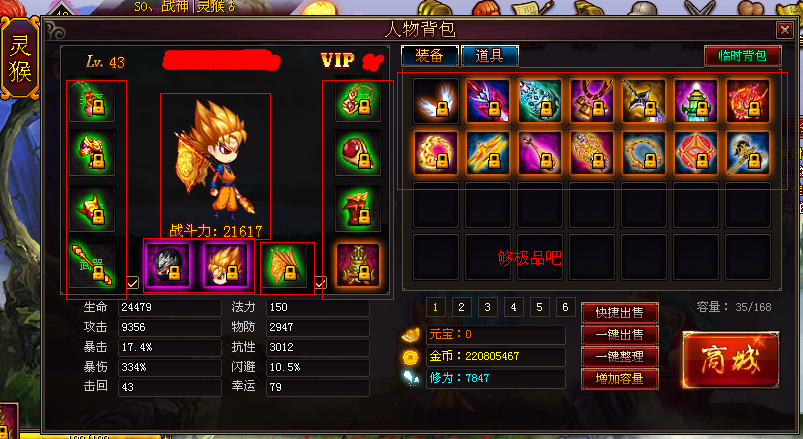Select the green lantern item in bag
803x439 pixels.
(x=696, y=101)
